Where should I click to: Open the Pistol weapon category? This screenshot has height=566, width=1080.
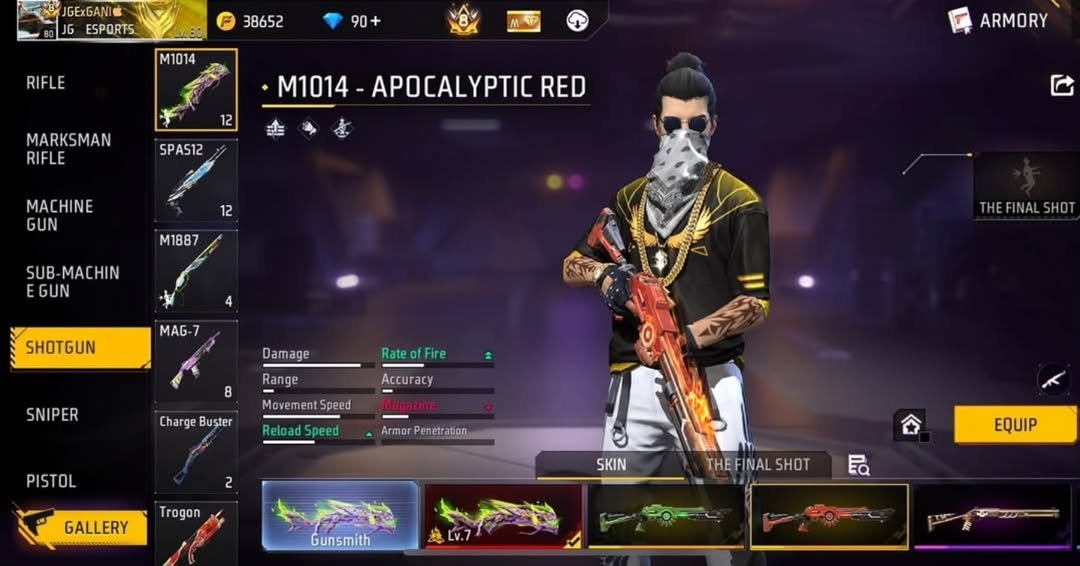[x=51, y=481]
